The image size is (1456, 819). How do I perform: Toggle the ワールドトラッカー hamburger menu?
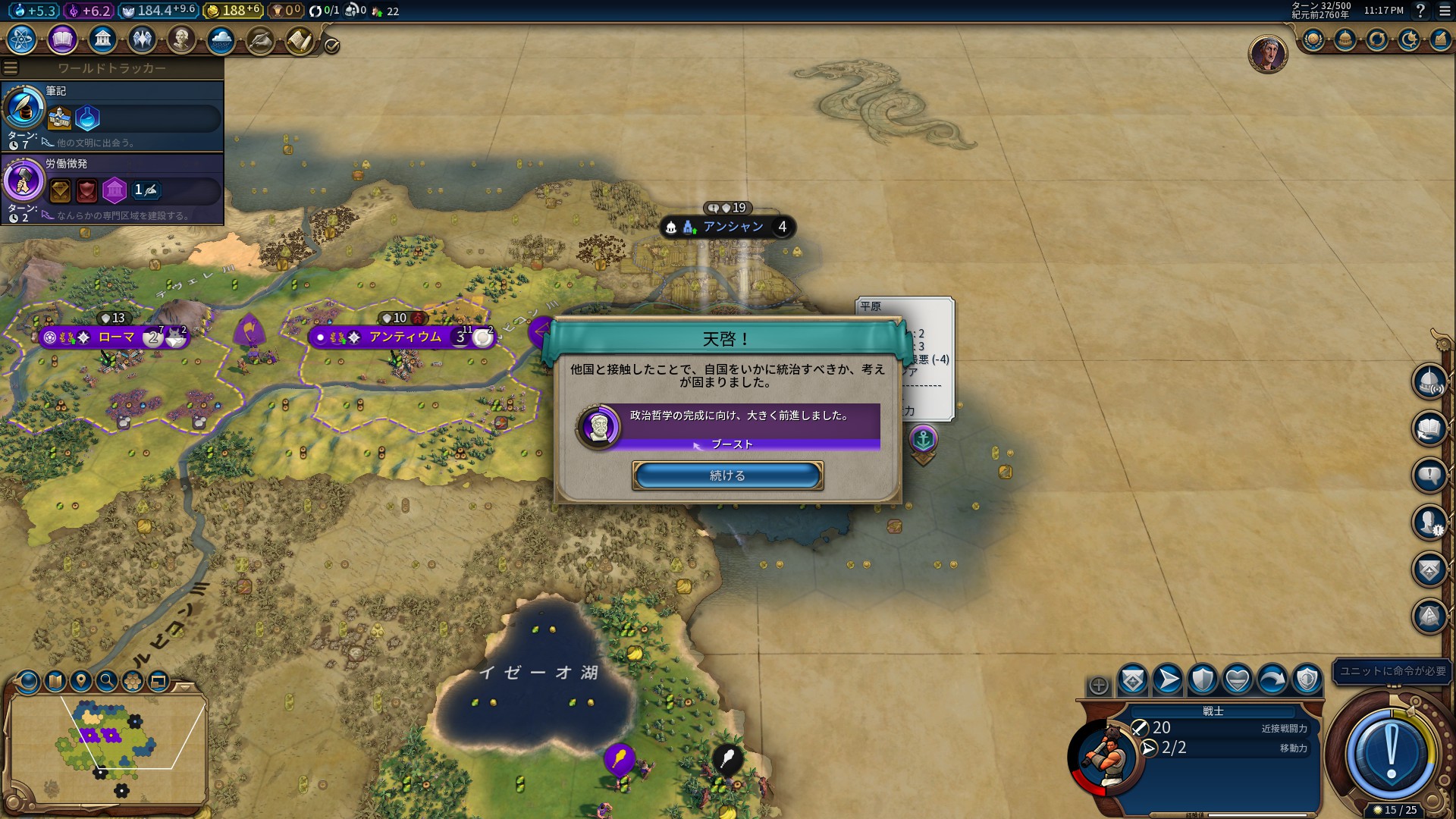click(11, 67)
